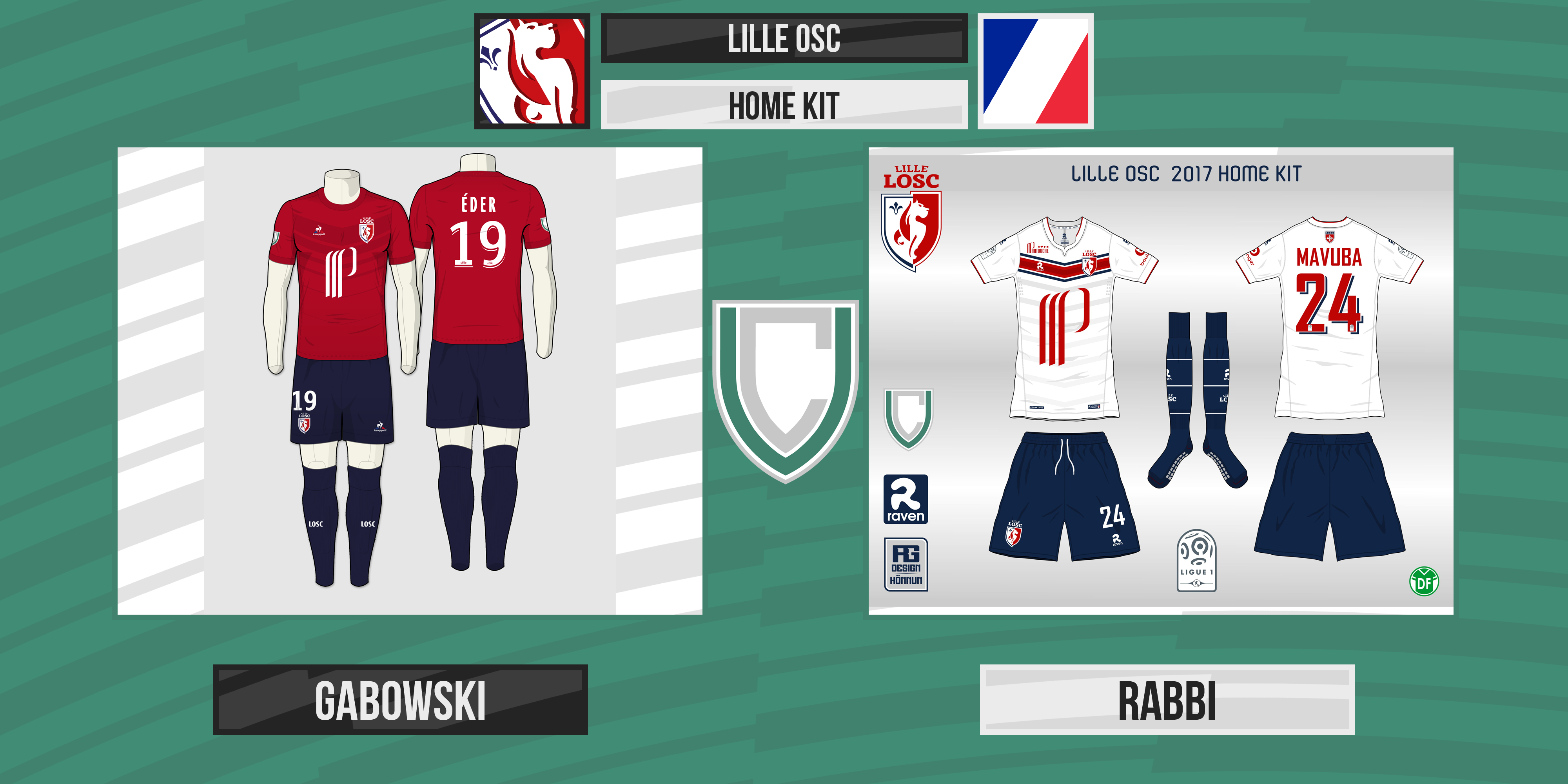Click the Gabowski name banner
This screenshot has width=1568, height=784.
pos(400,699)
